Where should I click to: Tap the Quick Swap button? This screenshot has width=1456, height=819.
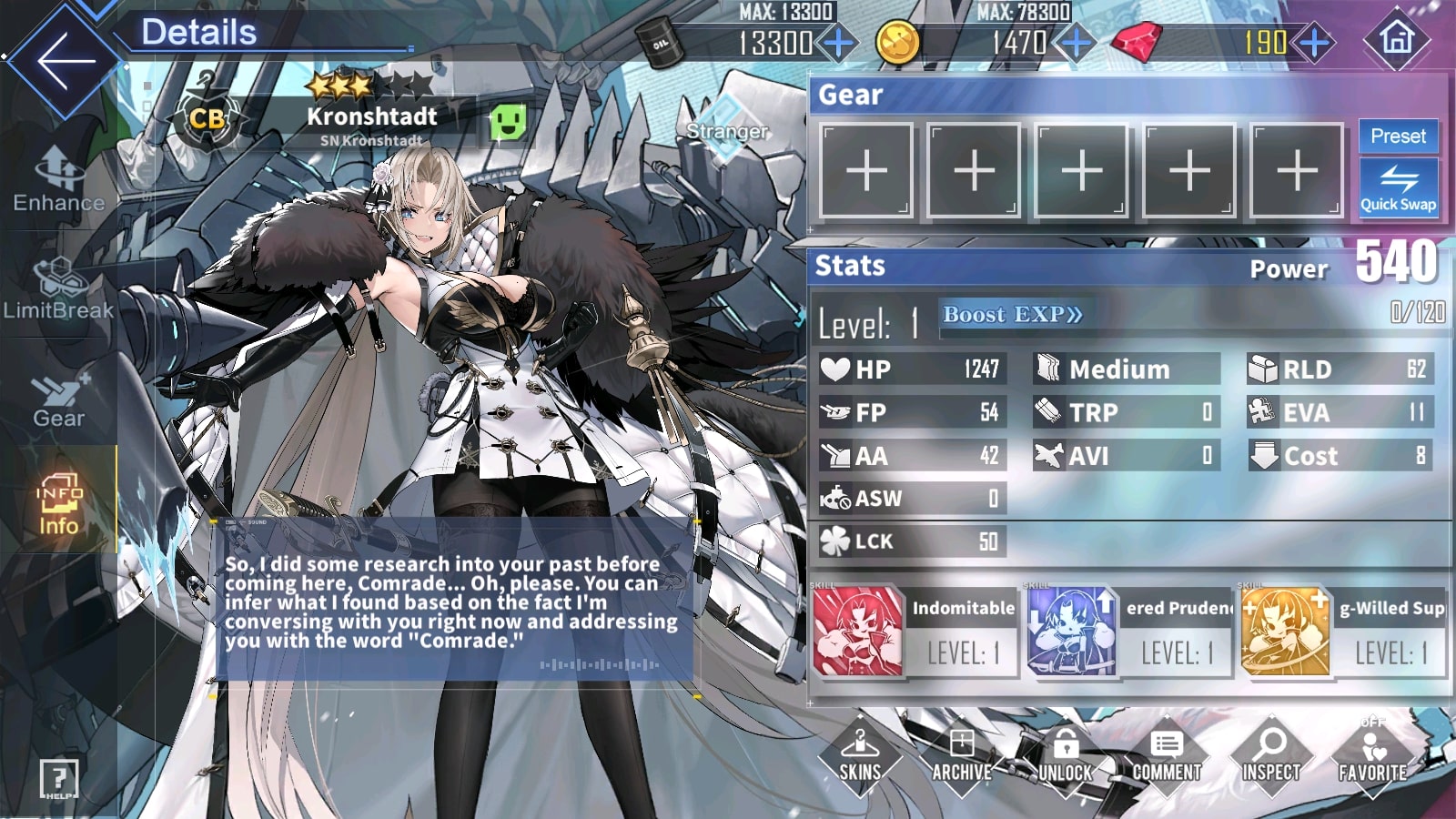[1398, 188]
